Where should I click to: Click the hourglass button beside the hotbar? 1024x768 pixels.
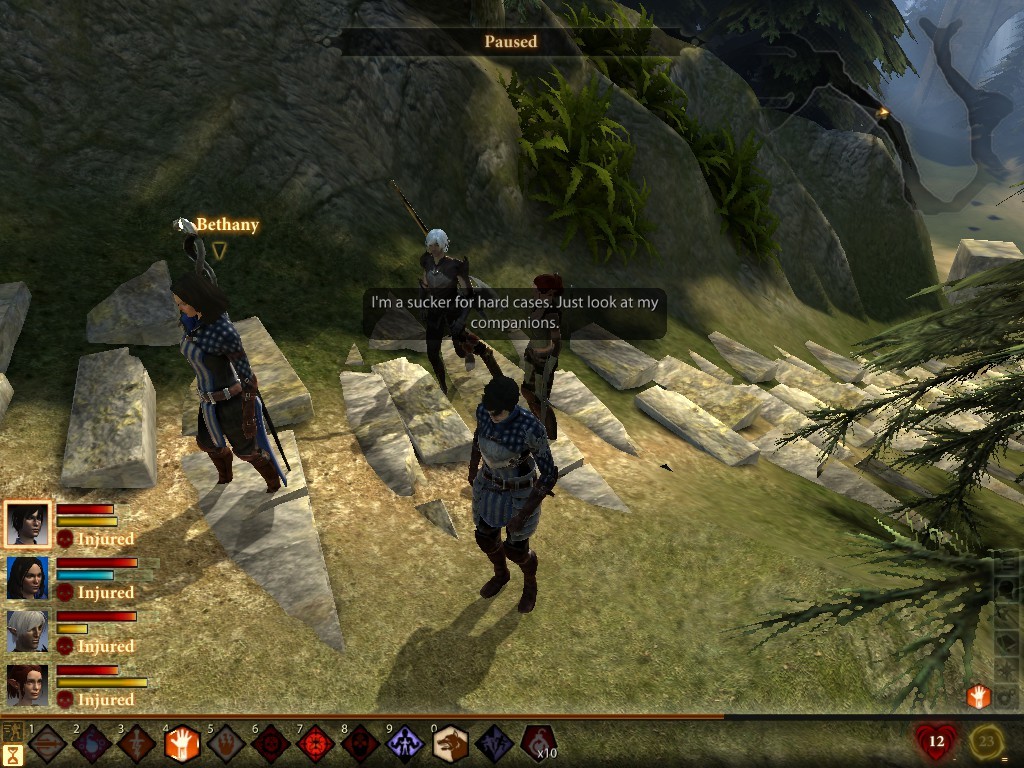coord(13,755)
